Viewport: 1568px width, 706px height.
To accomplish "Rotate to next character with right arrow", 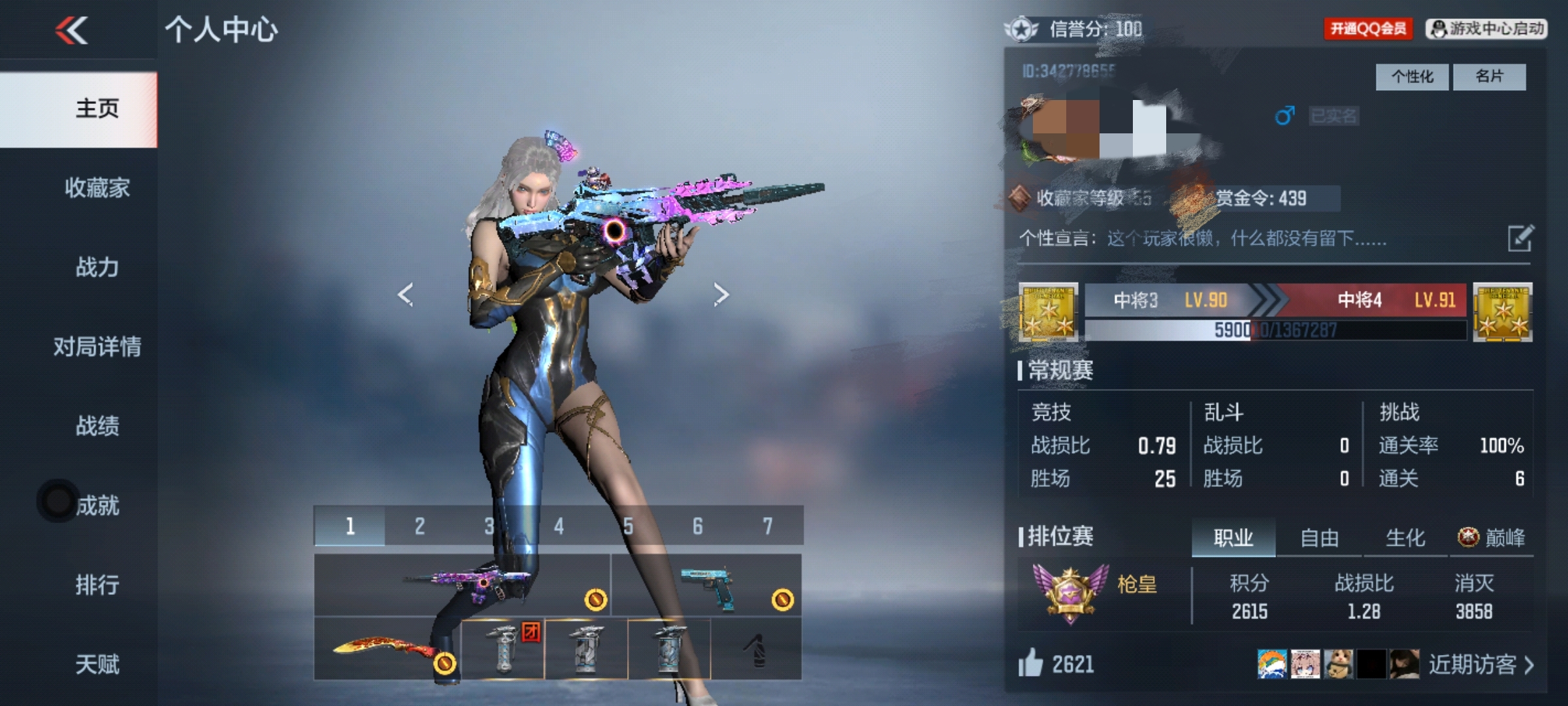I will tap(721, 295).
